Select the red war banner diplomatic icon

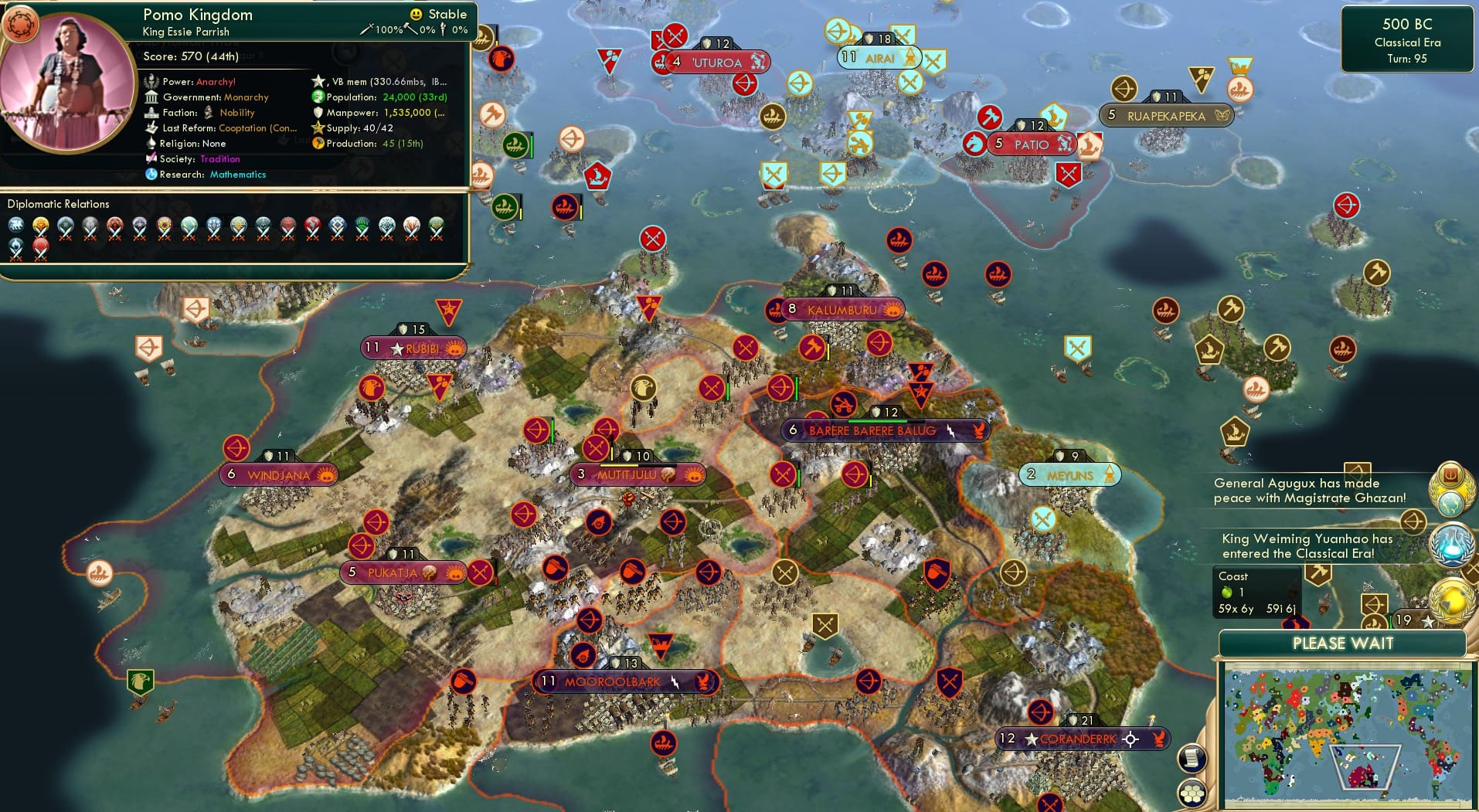[x=40, y=246]
